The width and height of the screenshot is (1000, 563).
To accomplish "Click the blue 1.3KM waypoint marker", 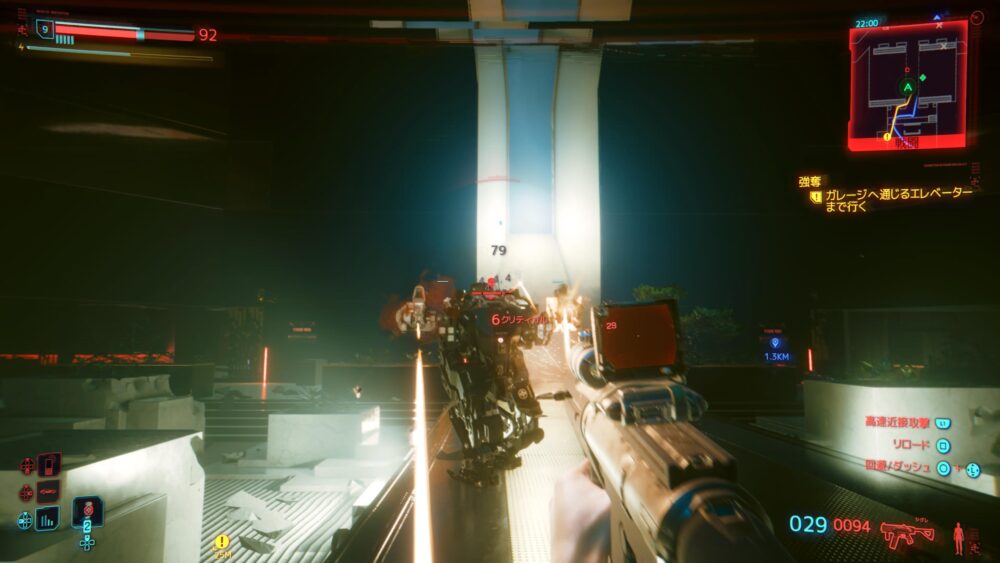I will click(776, 348).
